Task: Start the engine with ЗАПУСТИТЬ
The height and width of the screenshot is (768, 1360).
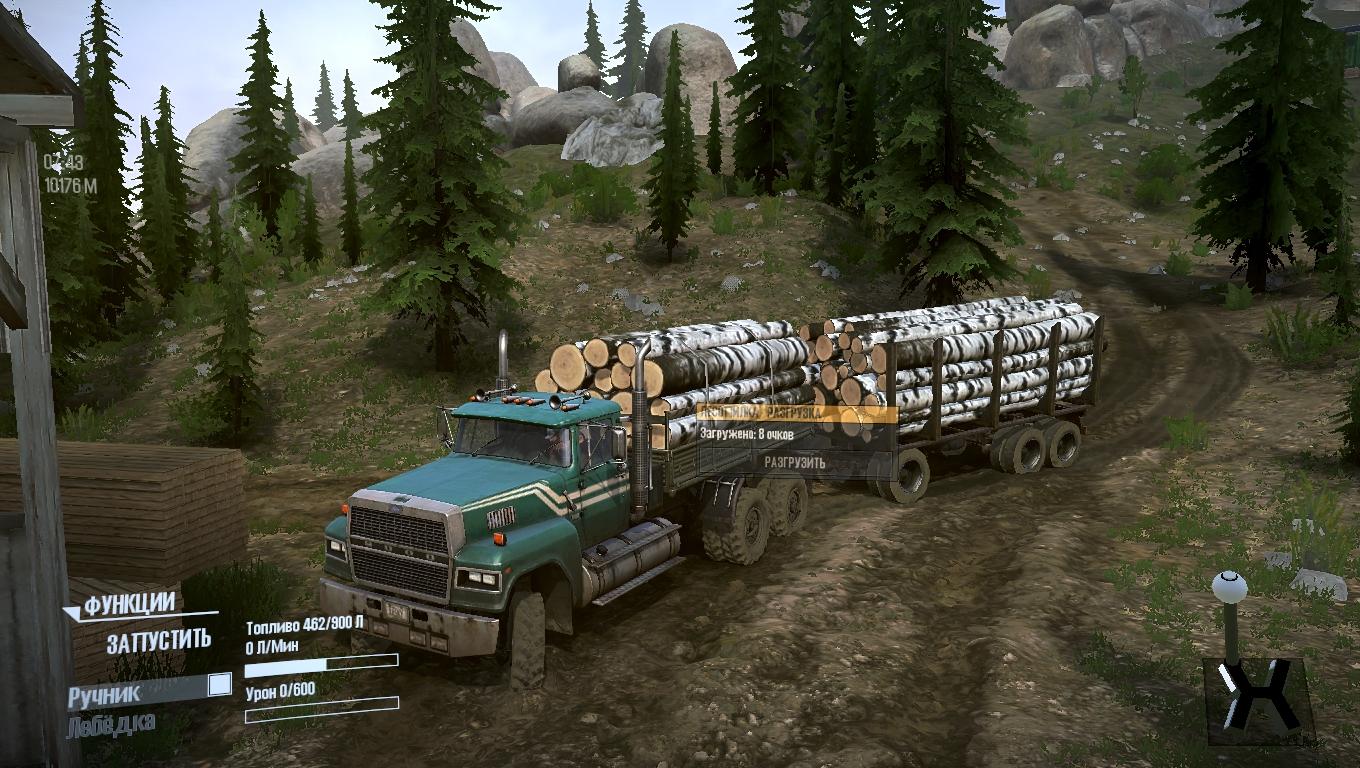Action: coord(159,639)
